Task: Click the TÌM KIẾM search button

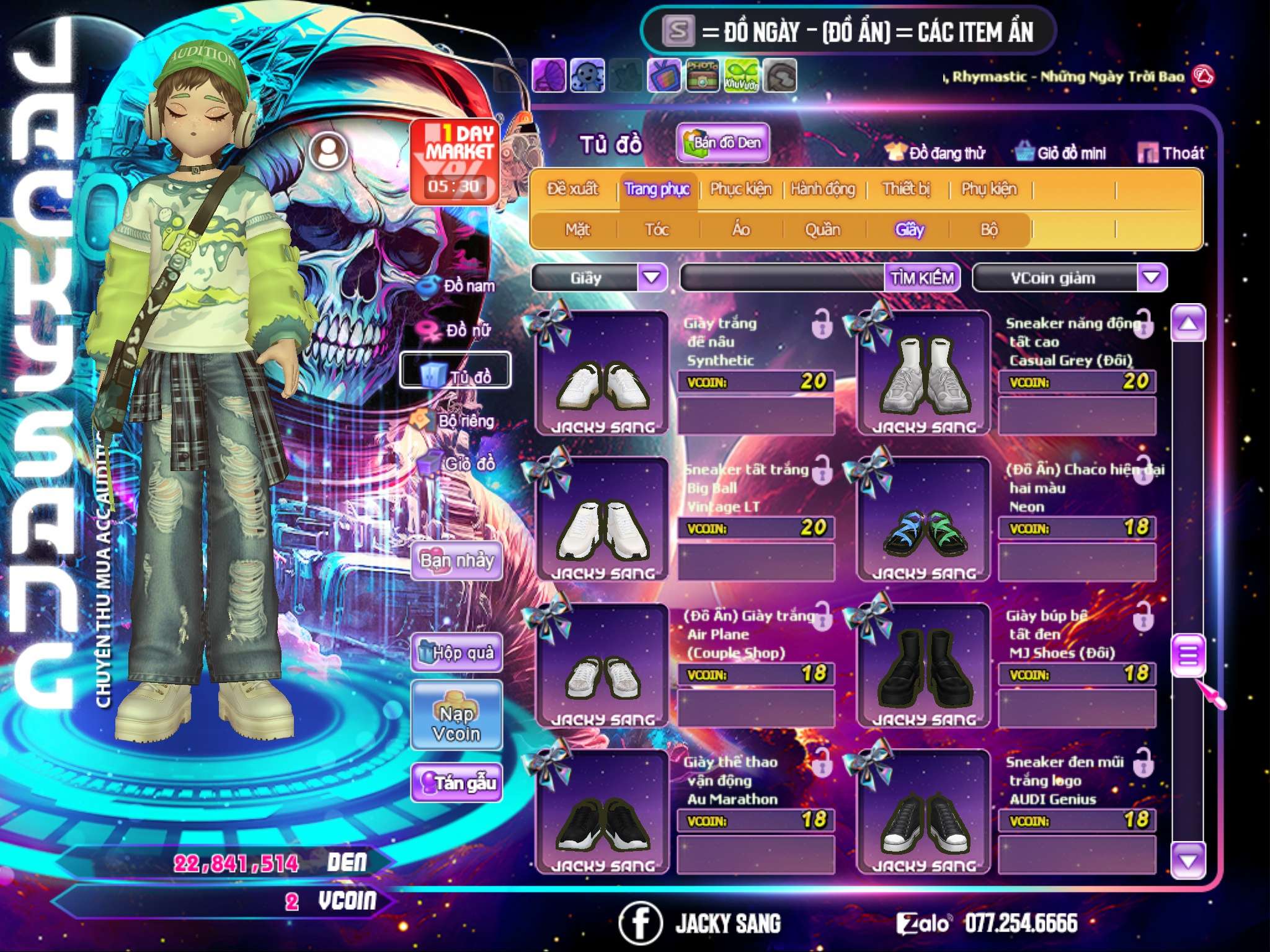Action: pyautogui.click(x=922, y=278)
